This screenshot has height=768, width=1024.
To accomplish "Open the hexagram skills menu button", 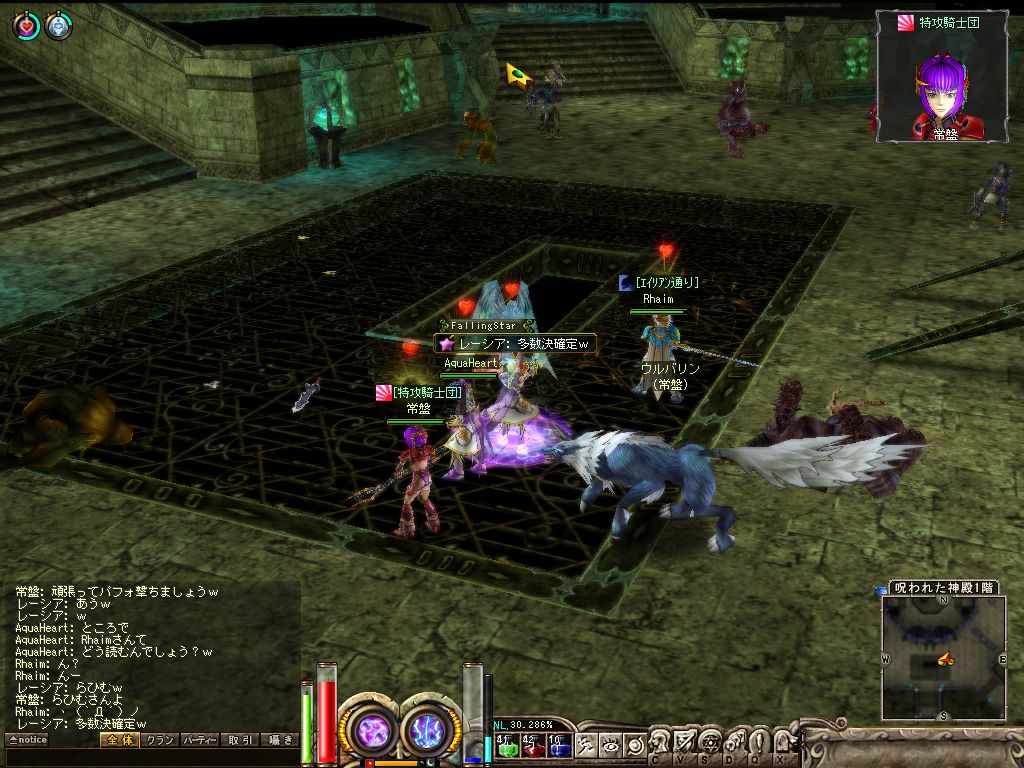I will click(710, 742).
